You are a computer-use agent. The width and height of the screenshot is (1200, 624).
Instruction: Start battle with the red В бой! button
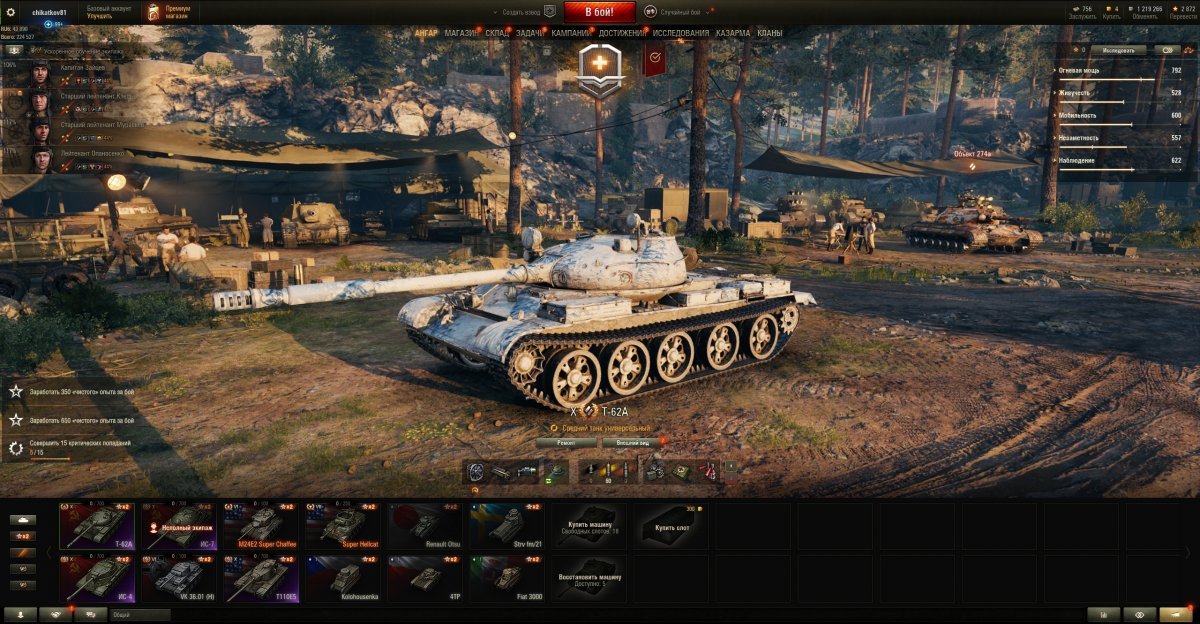click(600, 12)
